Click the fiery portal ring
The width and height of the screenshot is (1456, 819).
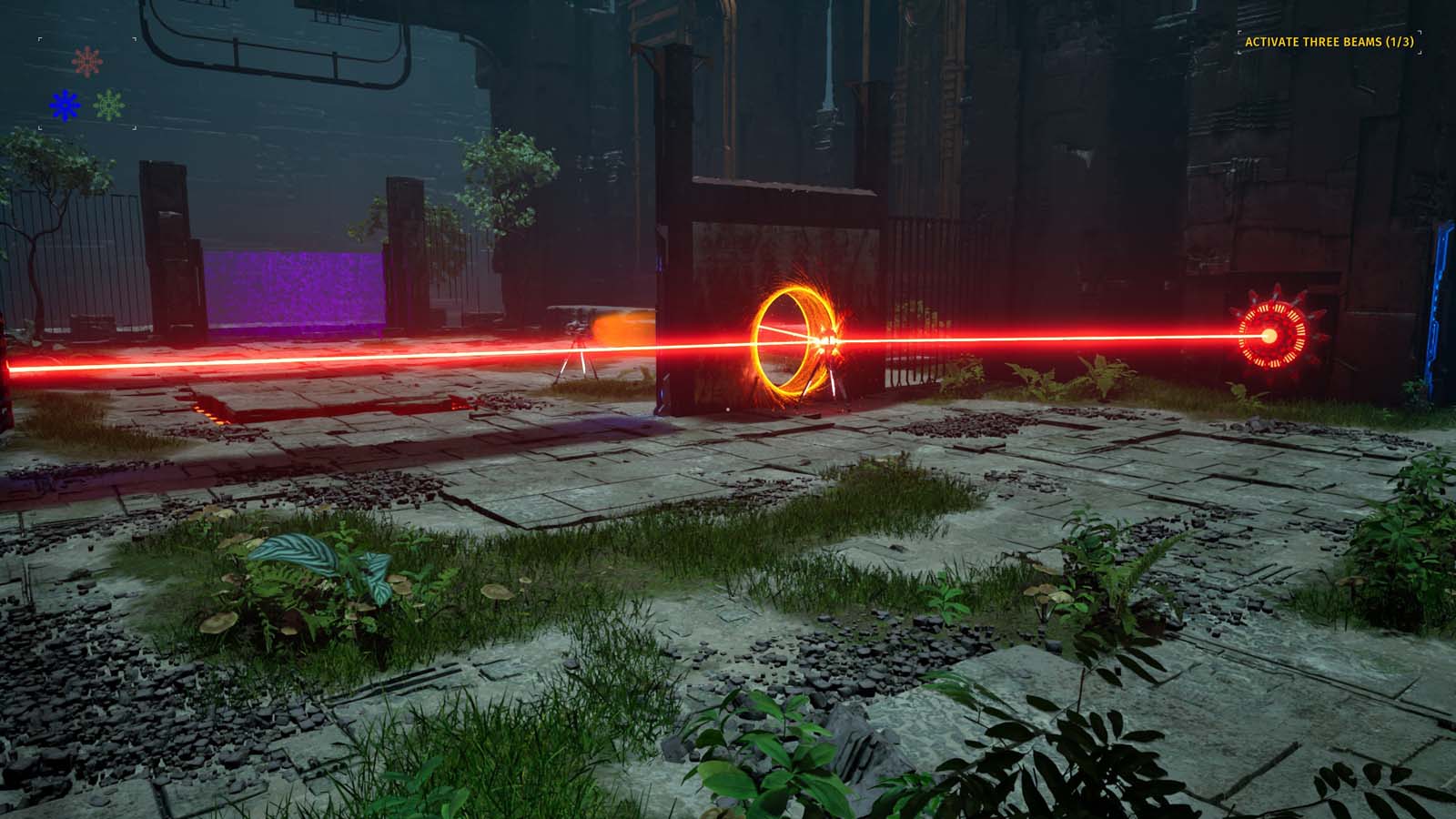[x=796, y=341]
